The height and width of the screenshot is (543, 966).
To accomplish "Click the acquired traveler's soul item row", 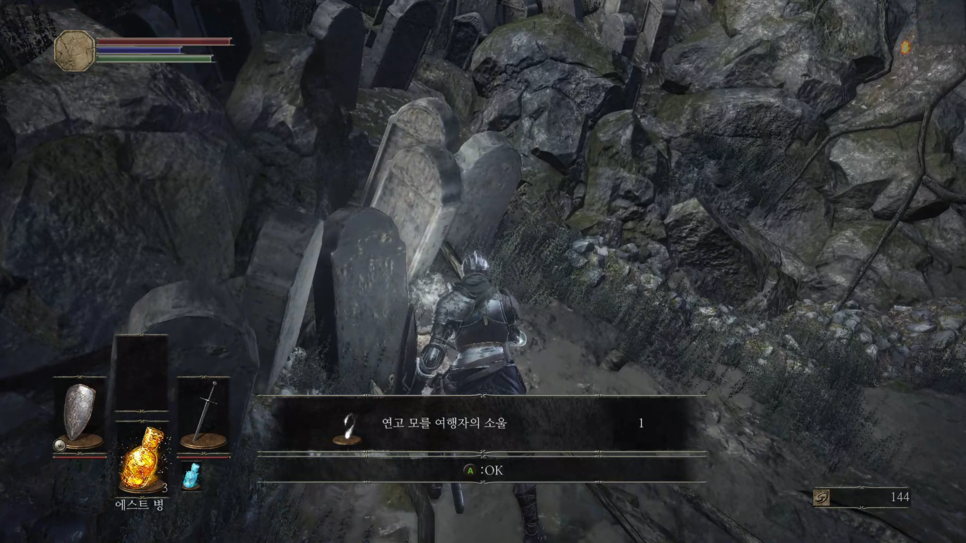I will click(x=482, y=424).
